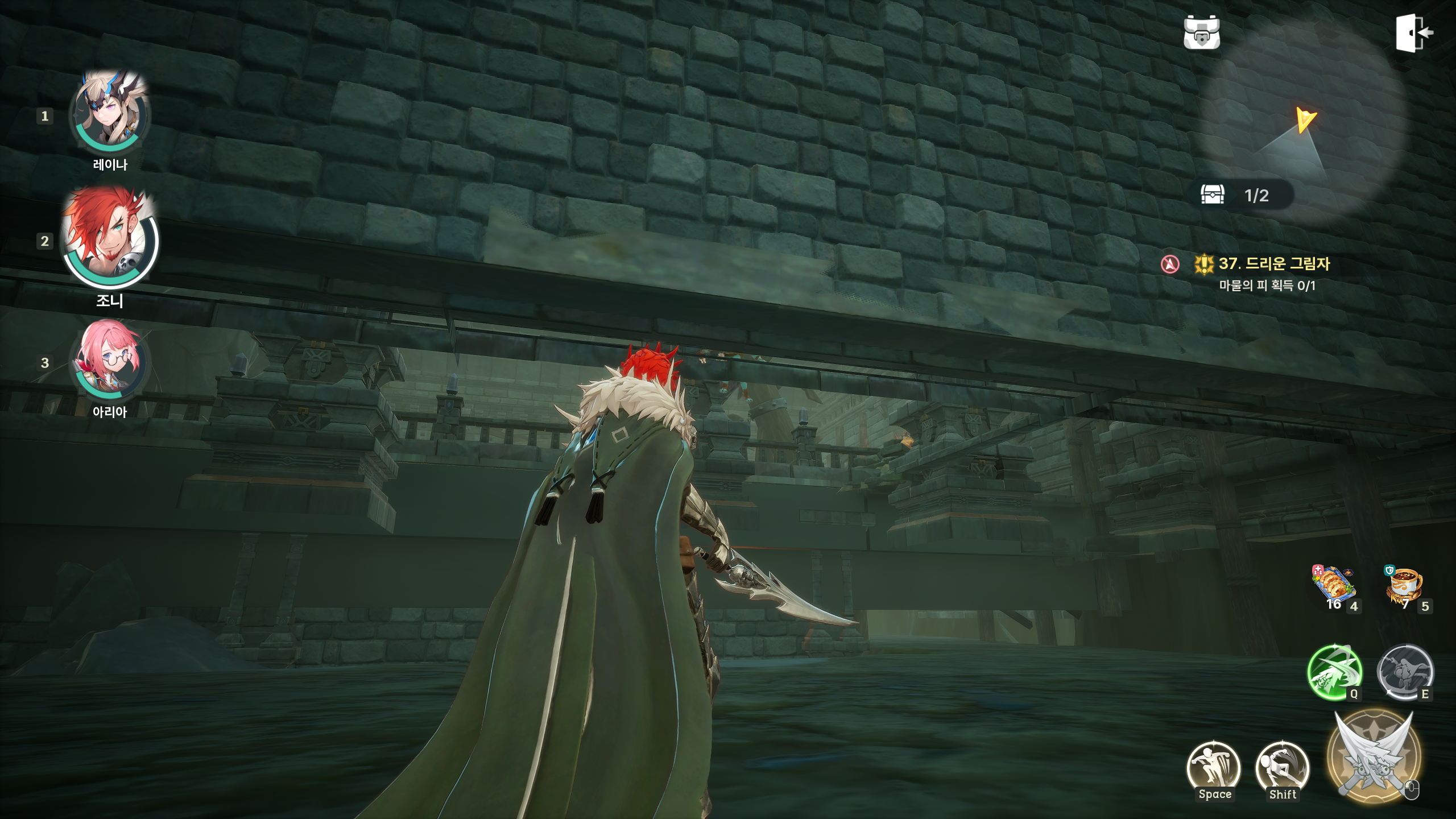
Task: Activate the grey E skill
Action: coord(1405,673)
